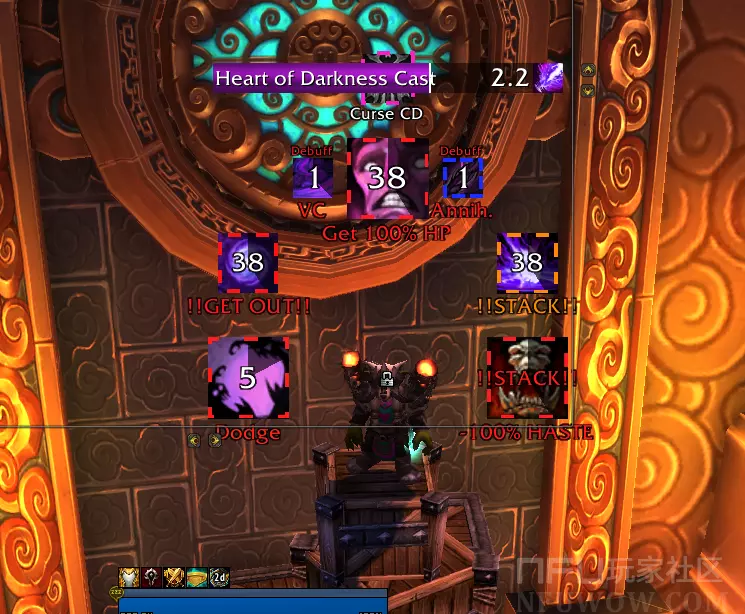Click the down arrow beside the cast bar
Screen dimensions: 745x614
(588, 89)
